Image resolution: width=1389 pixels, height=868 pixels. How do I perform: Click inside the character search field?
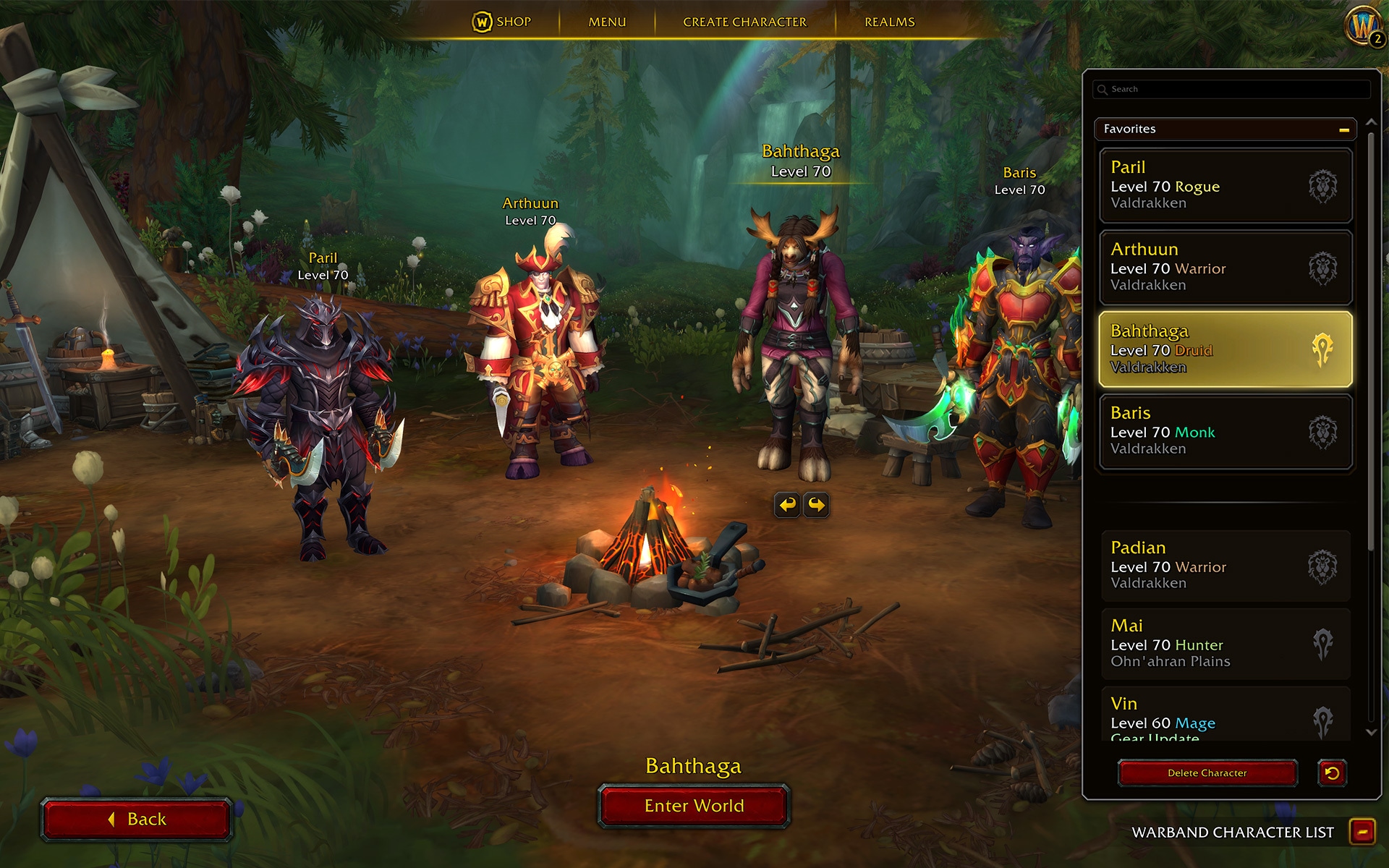point(1230,88)
